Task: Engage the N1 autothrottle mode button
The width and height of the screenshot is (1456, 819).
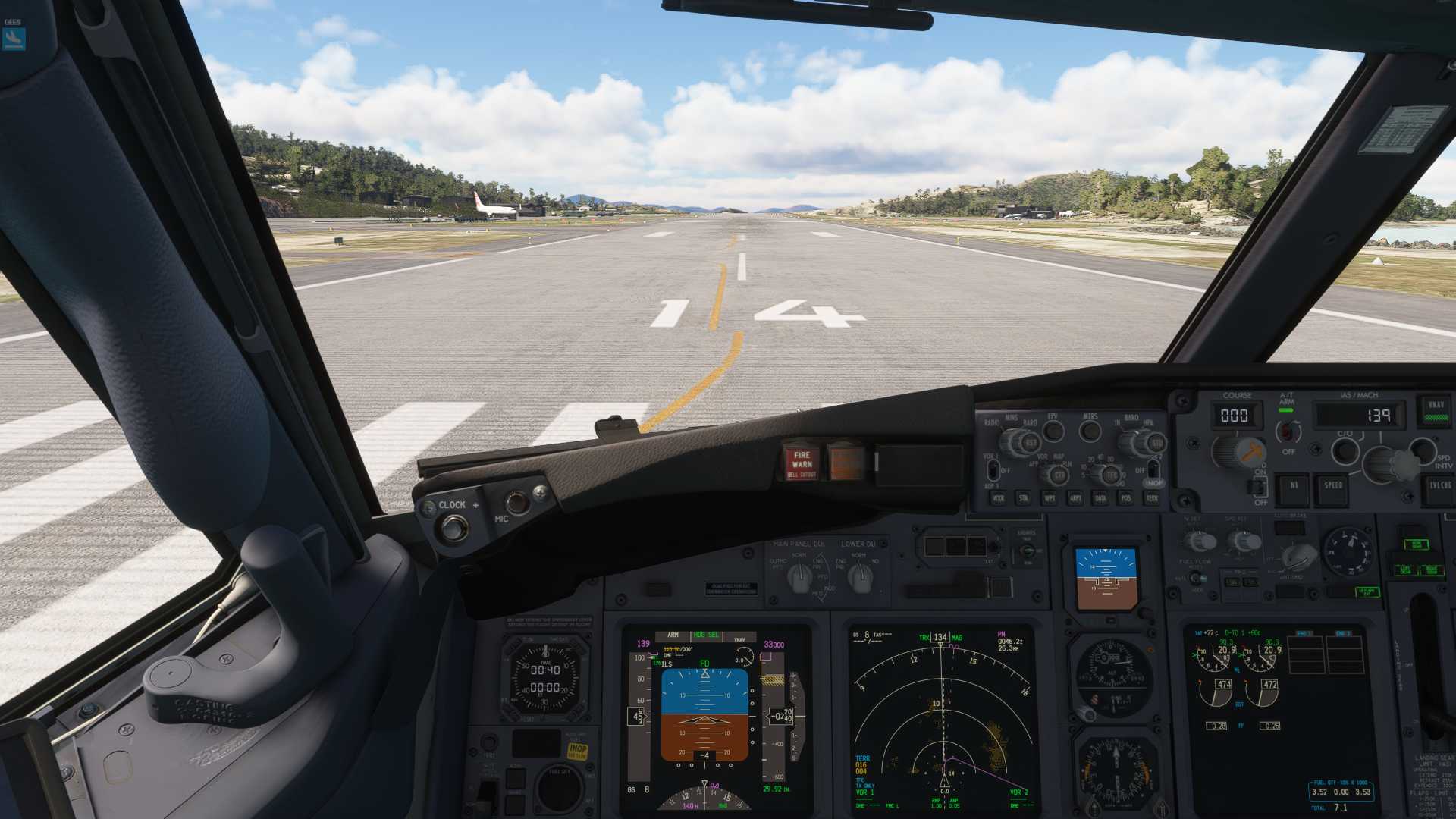Action: [1293, 489]
